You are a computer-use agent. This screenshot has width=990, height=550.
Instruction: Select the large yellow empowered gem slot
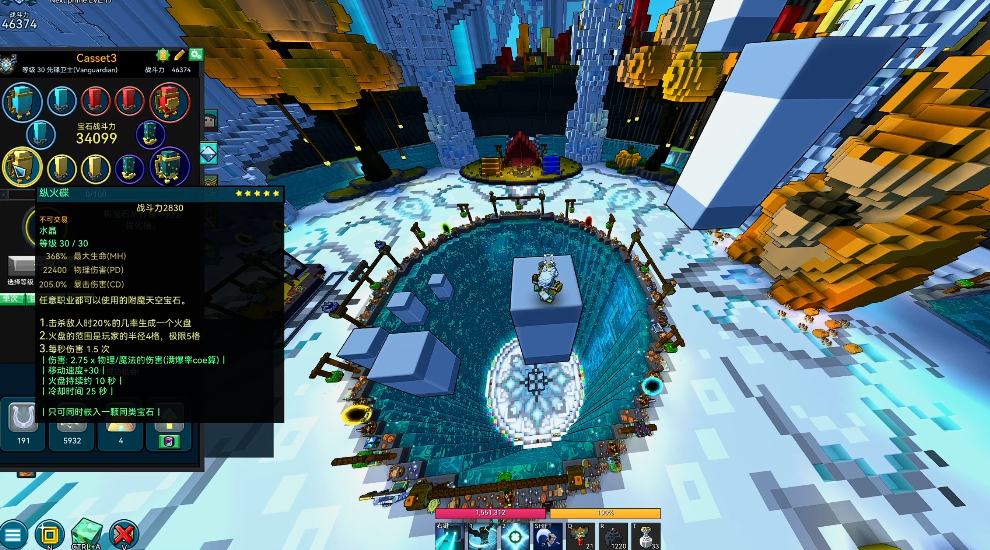pyautogui.click(x=21, y=165)
